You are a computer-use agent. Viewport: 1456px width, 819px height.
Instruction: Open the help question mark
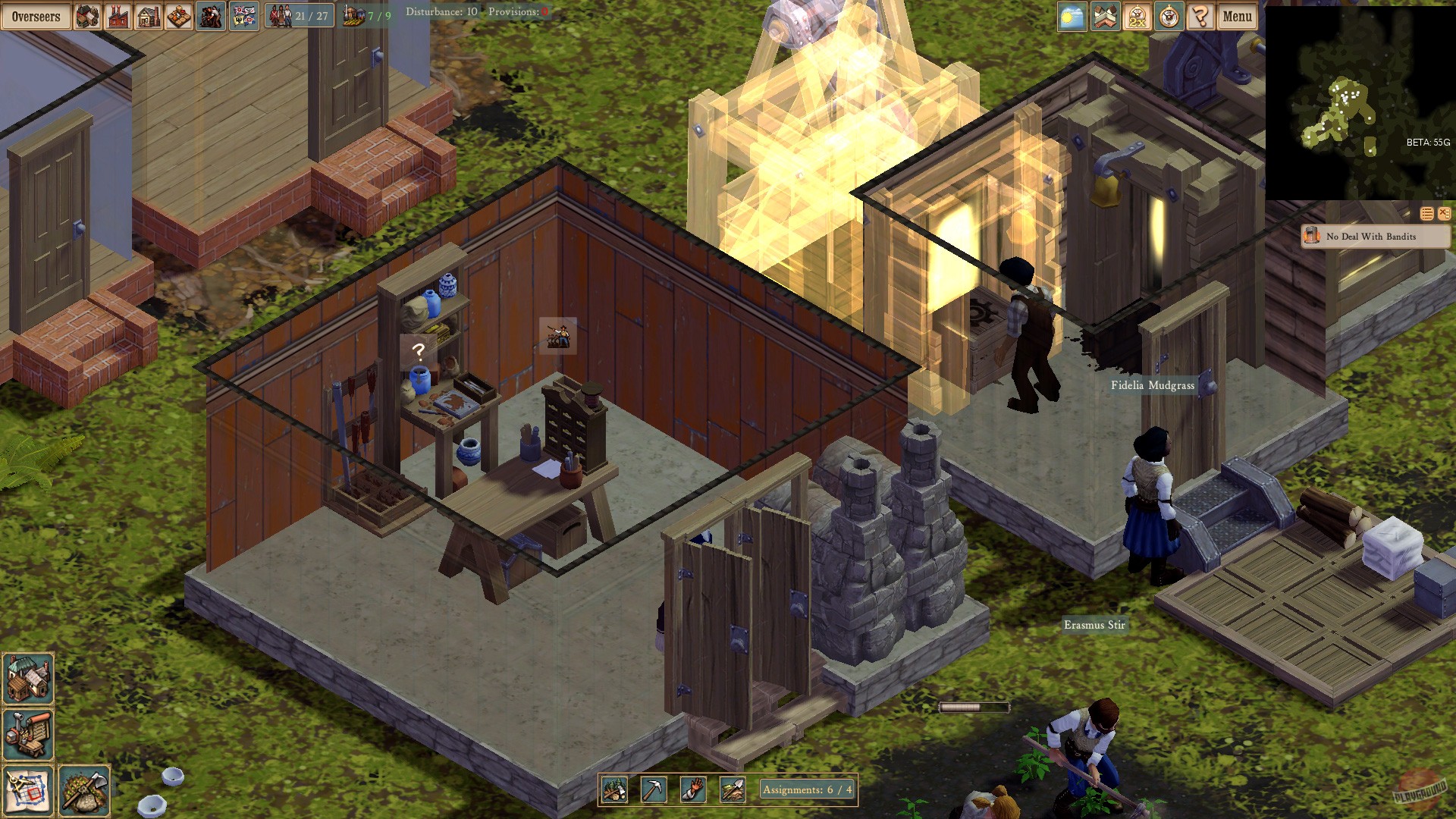point(1202,17)
